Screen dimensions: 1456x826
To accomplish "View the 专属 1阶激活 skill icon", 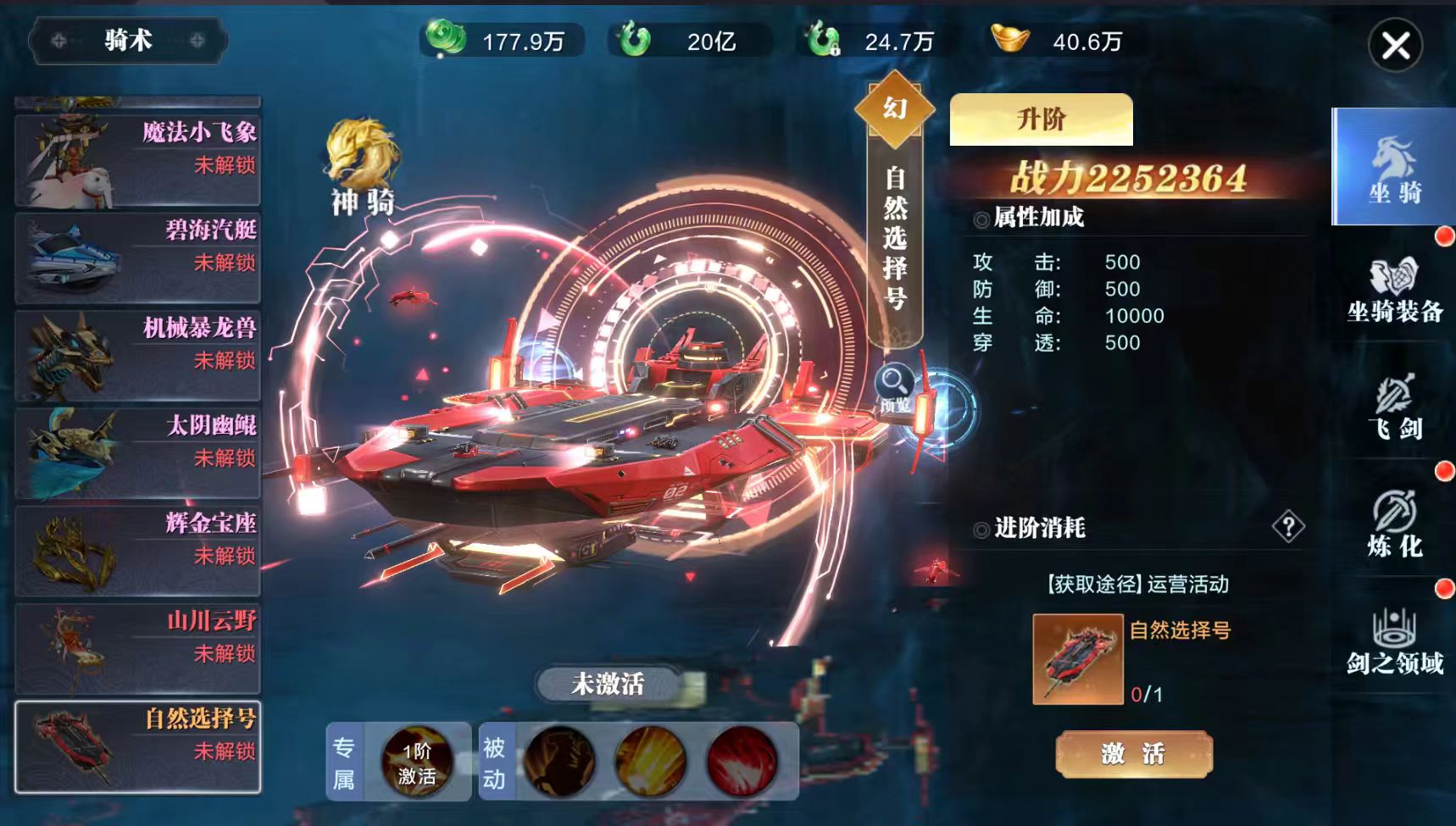I will pos(416,762).
